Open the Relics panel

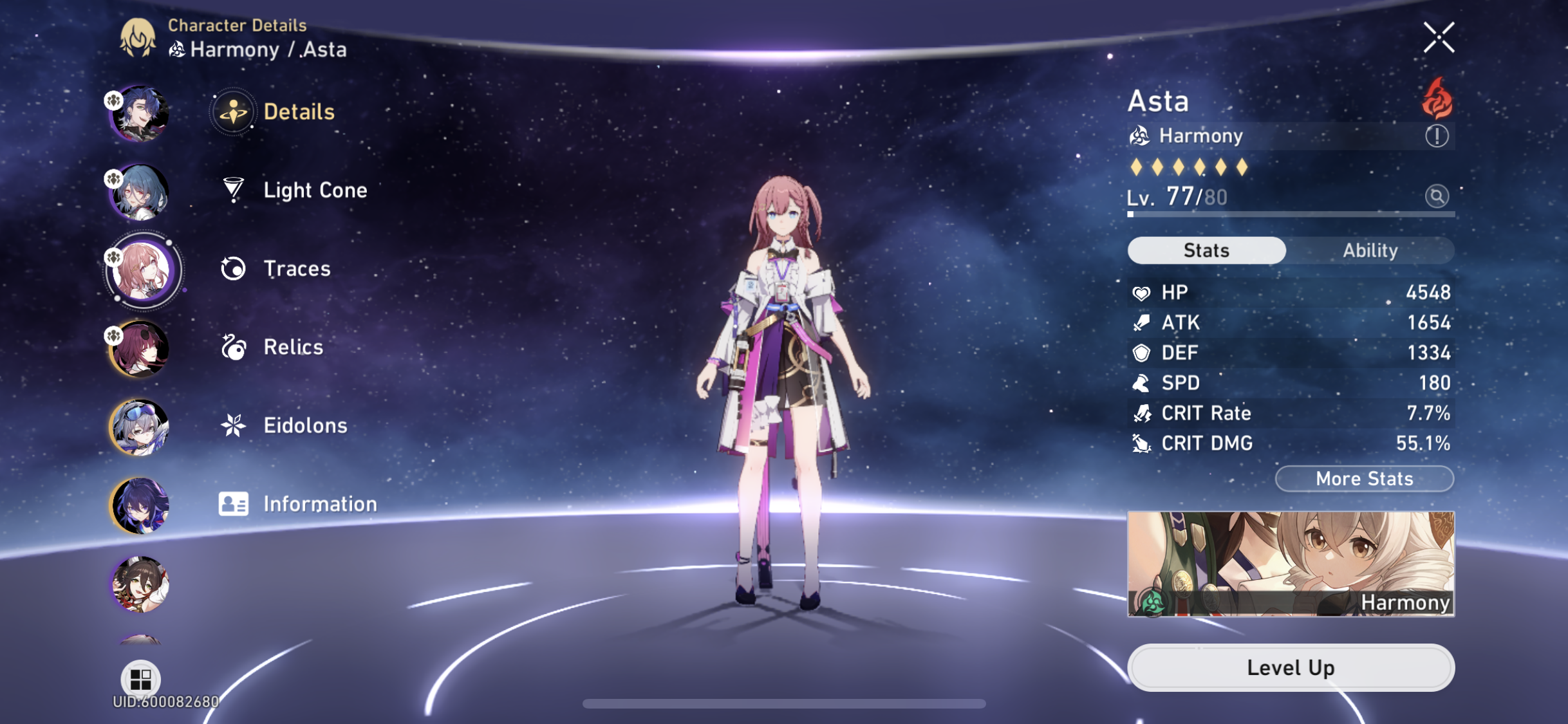point(292,347)
